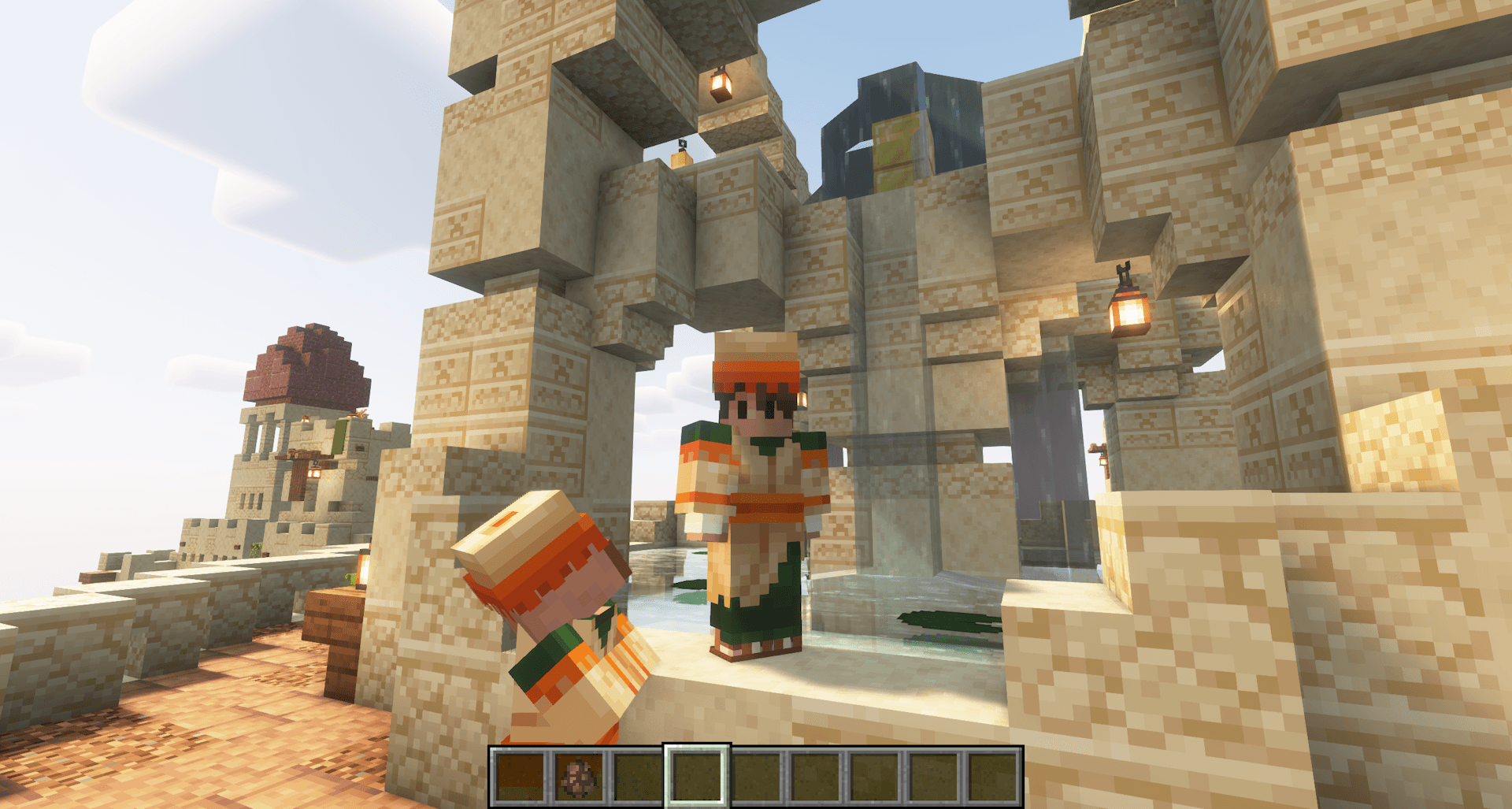Click the villager standing in the fountain pool
The height and width of the screenshot is (809, 1512).
[752, 504]
